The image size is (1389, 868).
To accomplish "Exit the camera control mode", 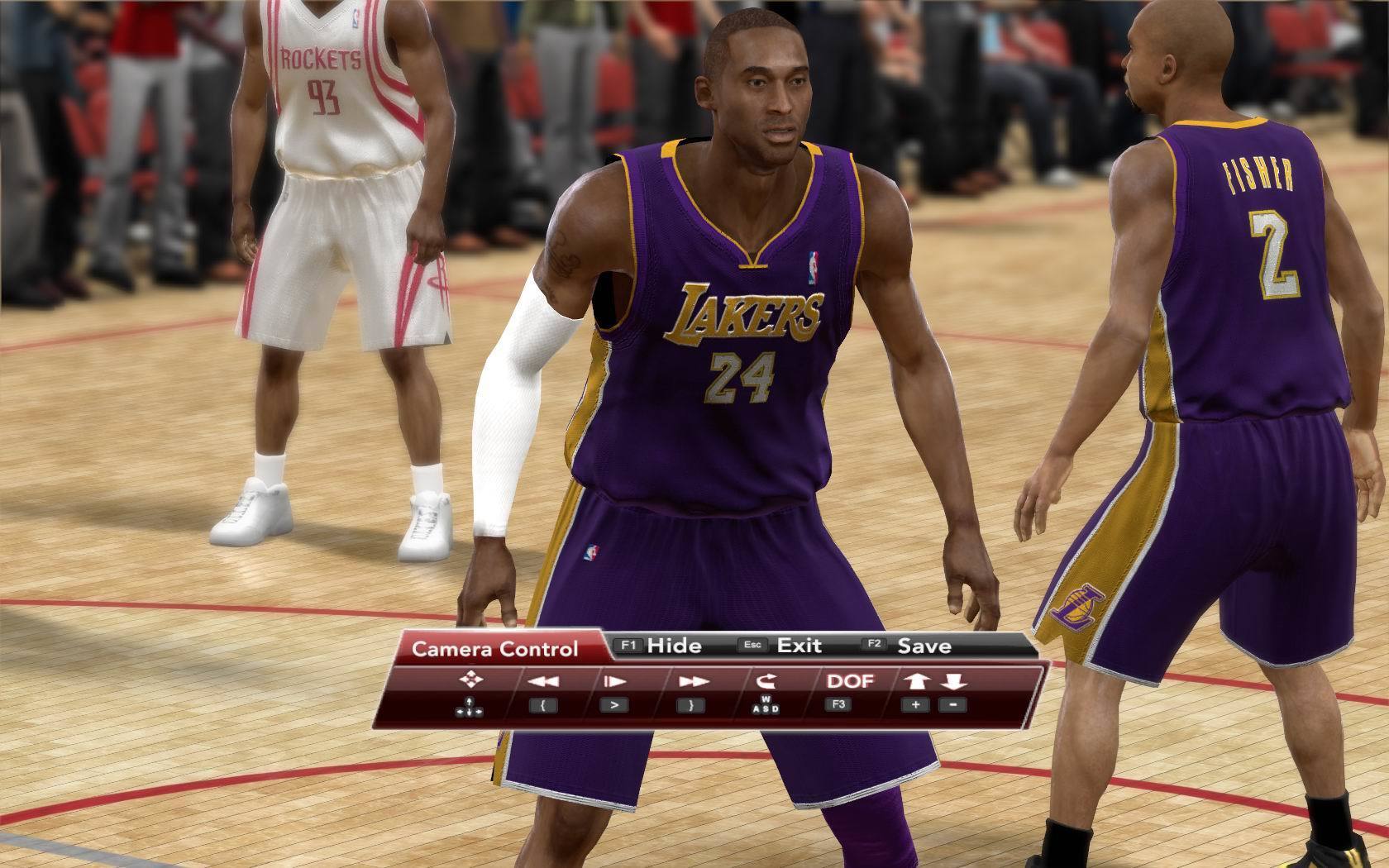I will coord(784,646).
